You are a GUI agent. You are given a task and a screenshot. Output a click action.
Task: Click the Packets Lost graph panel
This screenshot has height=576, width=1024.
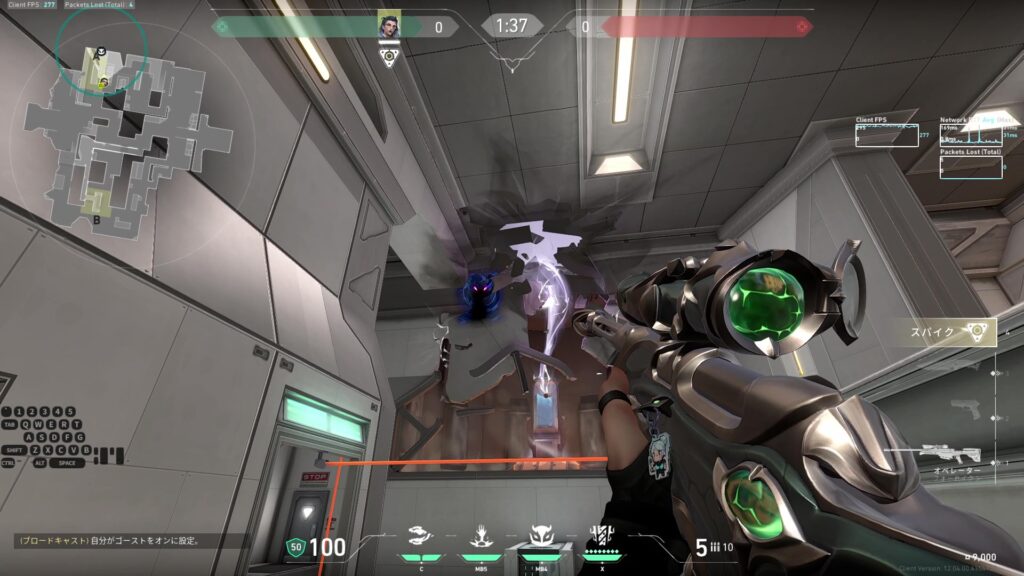pyautogui.click(x=970, y=164)
